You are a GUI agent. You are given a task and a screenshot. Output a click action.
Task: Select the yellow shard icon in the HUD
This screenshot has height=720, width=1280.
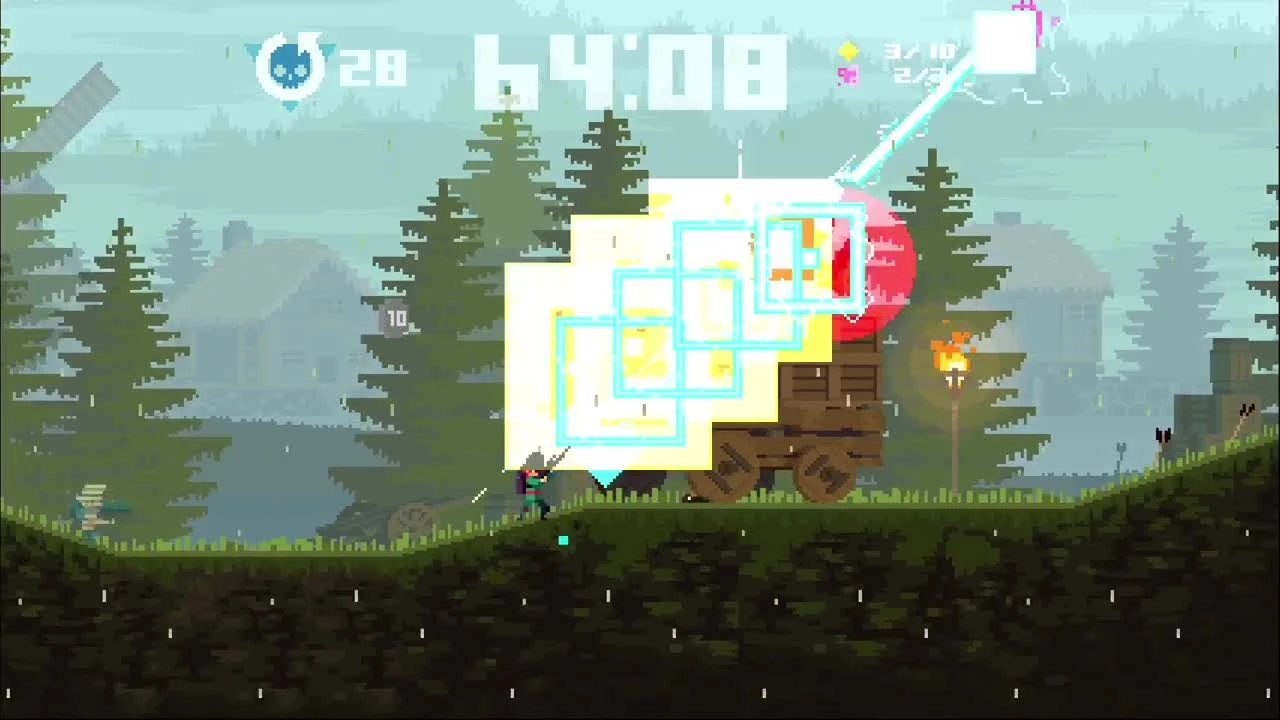tap(848, 48)
